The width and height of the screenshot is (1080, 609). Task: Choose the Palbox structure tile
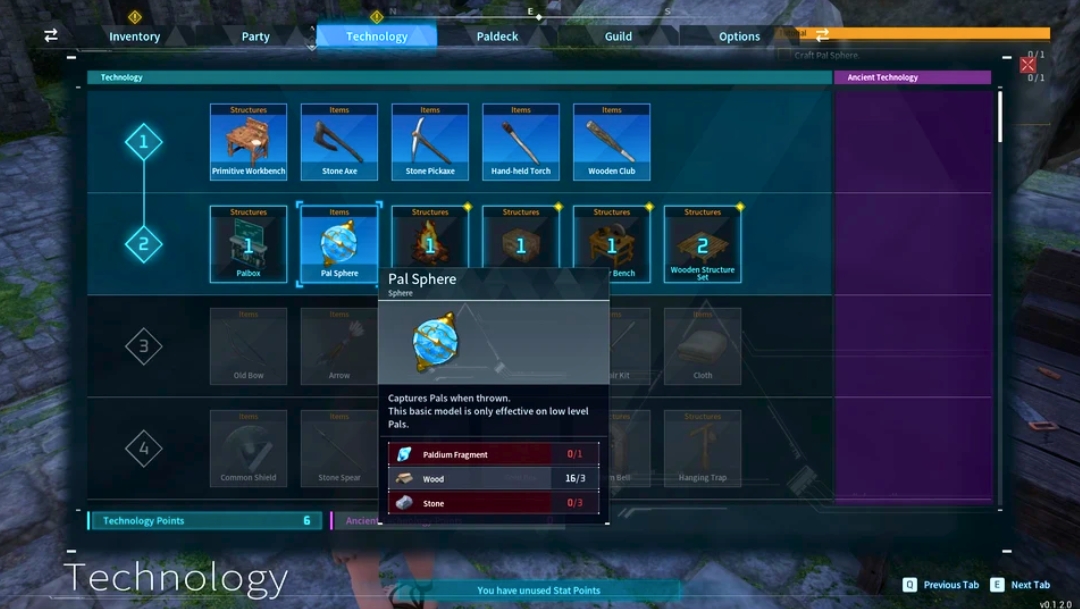[249, 244]
